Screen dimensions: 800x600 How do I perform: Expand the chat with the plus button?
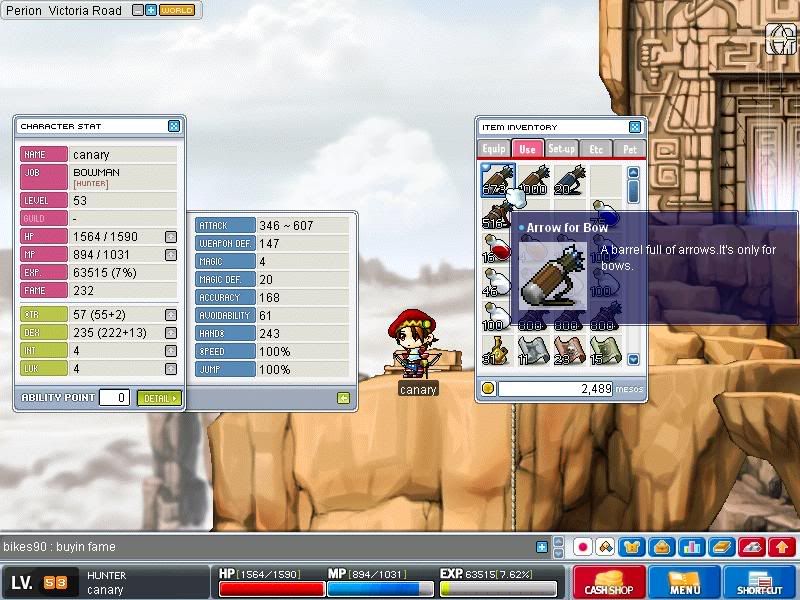click(x=542, y=547)
